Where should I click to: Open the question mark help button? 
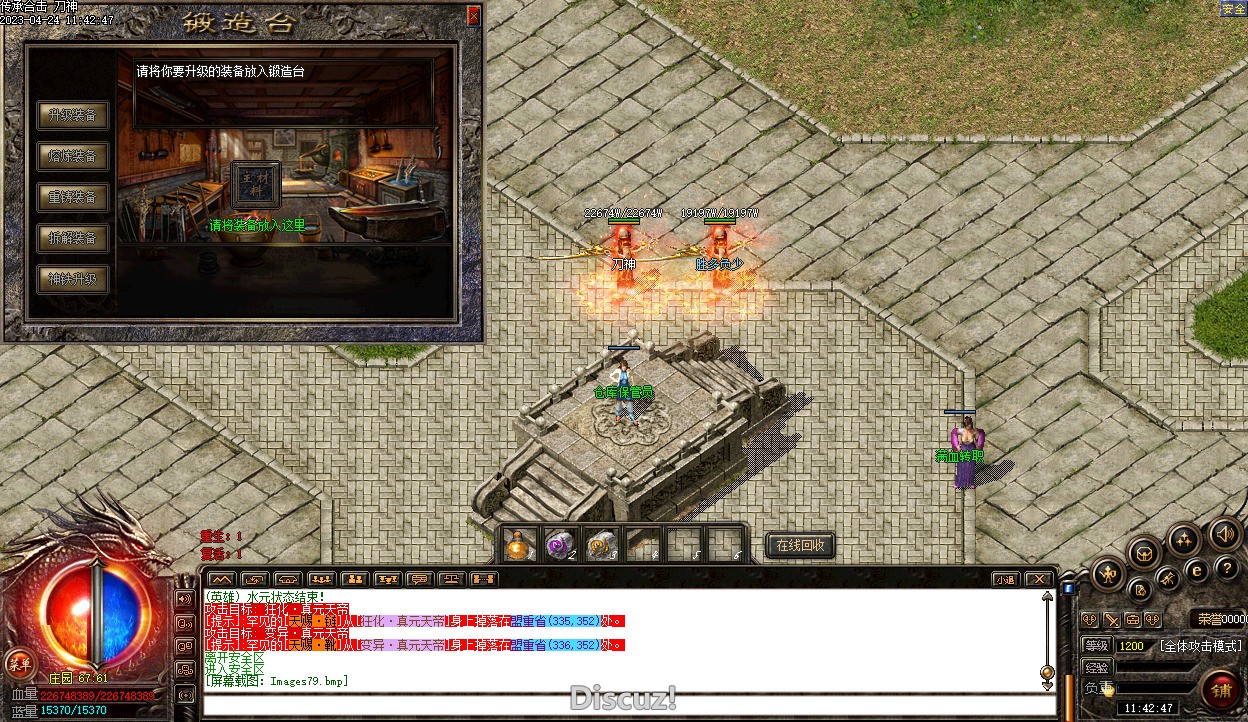[1228, 568]
